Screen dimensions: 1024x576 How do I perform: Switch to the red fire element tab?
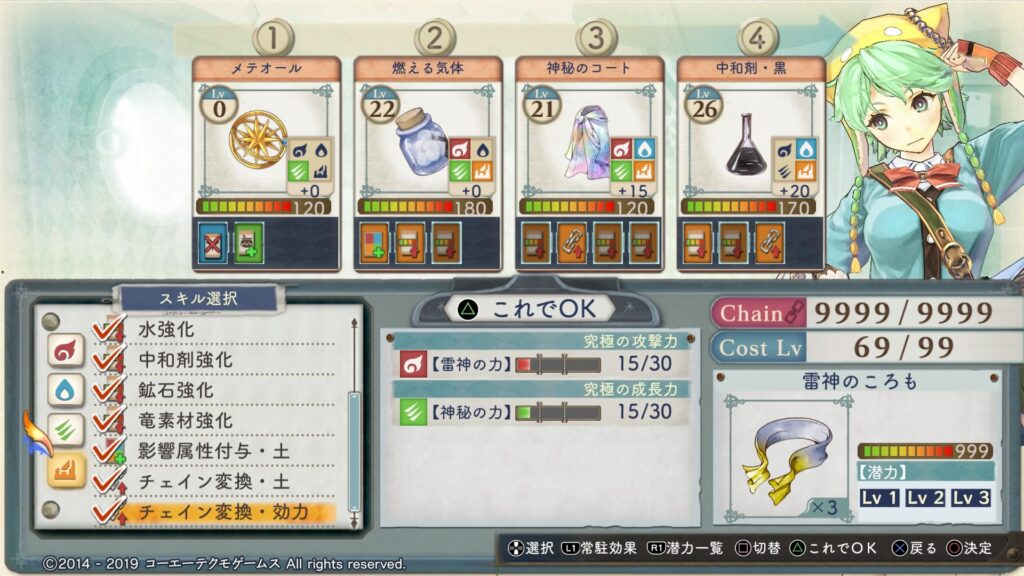click(x=65, y=351)
